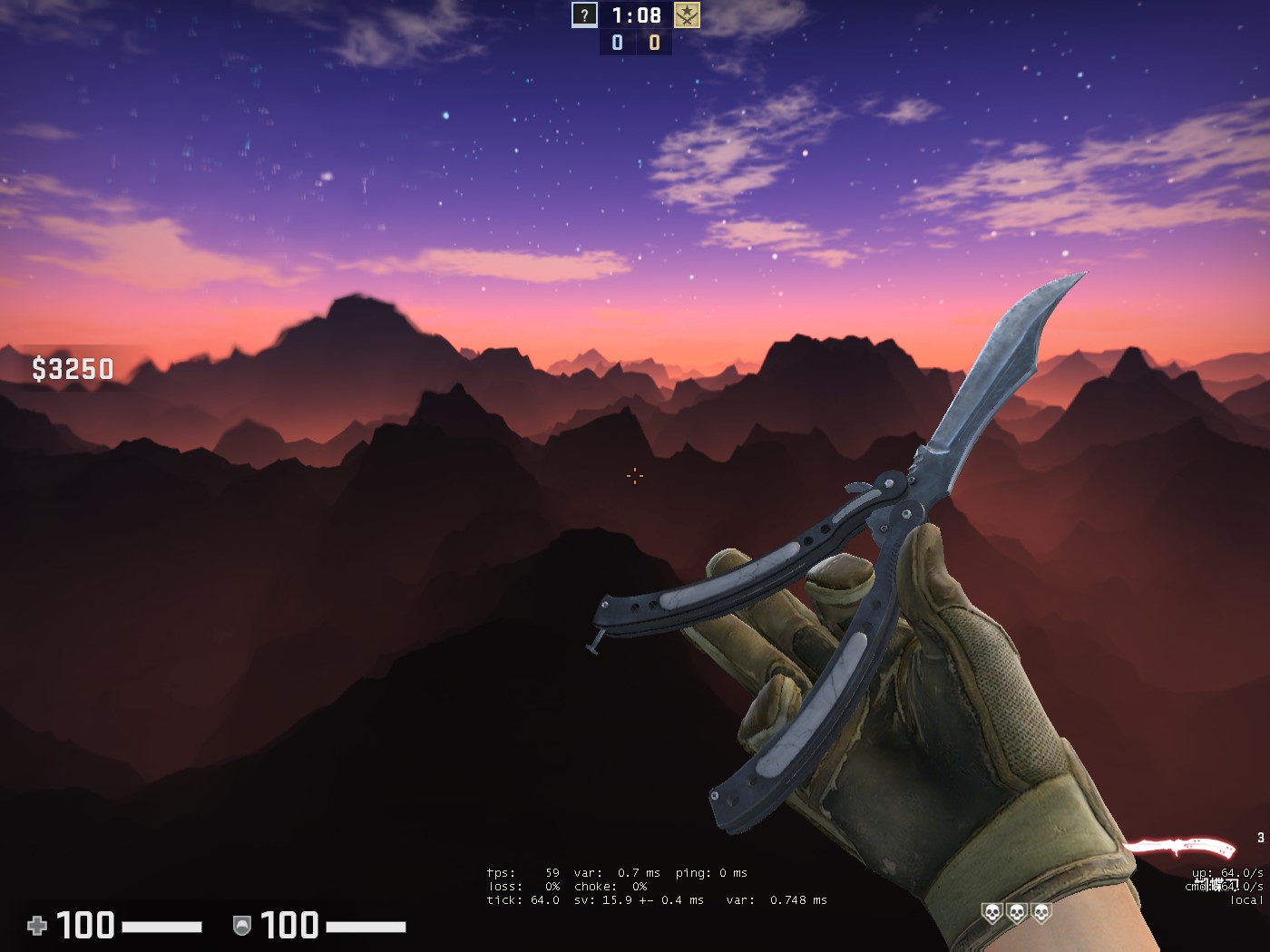Select the unknown player avatar placeholder
The height and width of the screenshot is (952, 1270).
click(585, 15)
